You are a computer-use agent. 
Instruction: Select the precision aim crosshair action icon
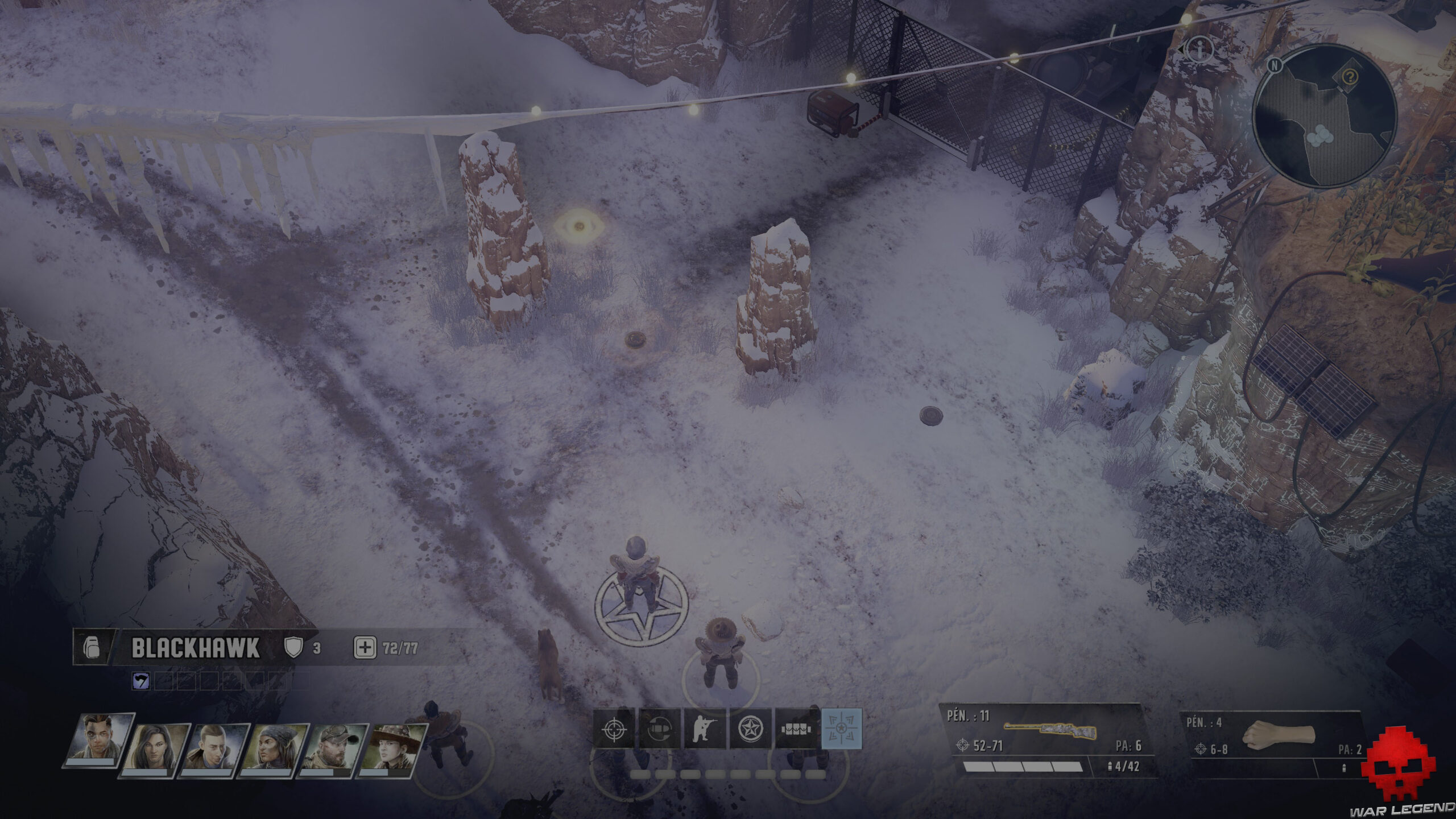pyautogui.click(x=615, y=730)
